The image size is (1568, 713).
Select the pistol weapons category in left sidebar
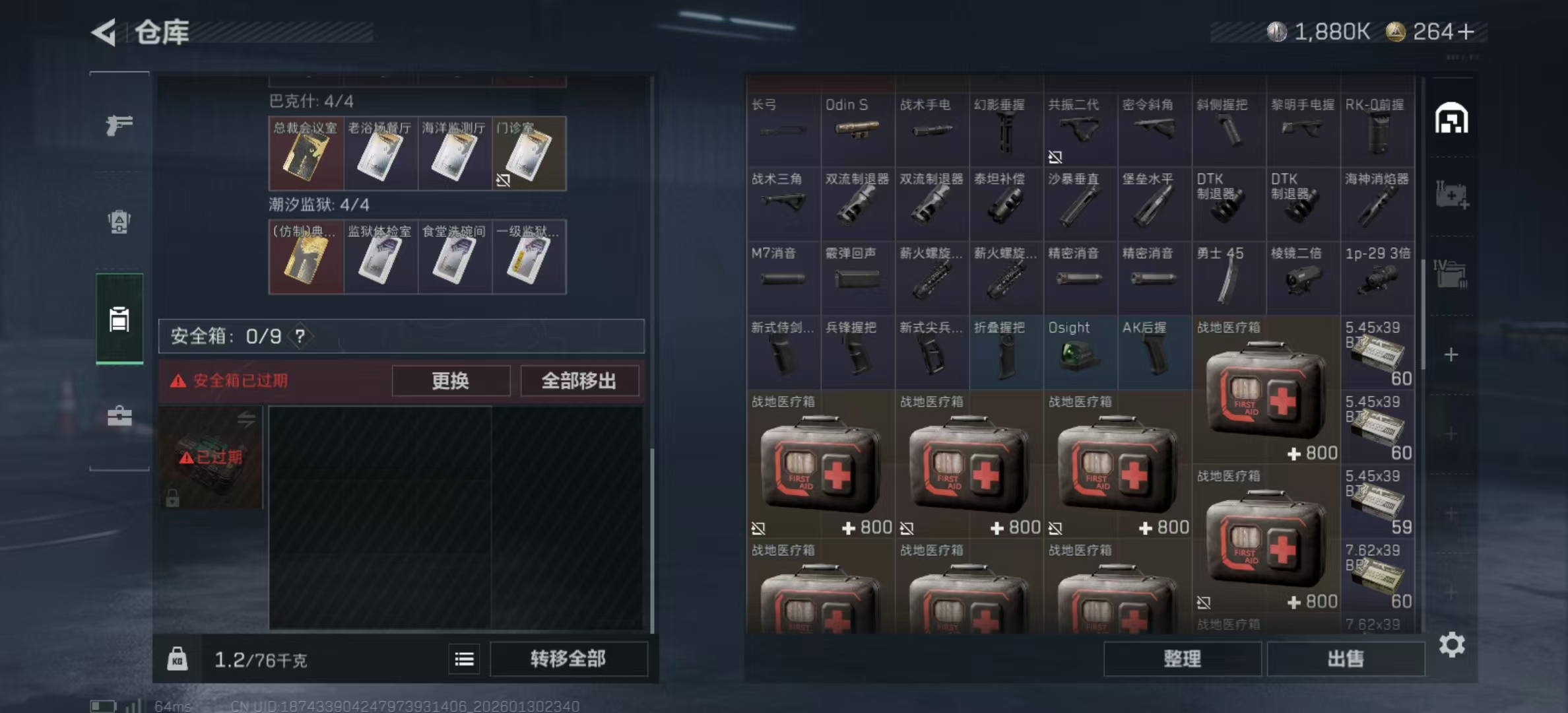(x=119, y=125)
